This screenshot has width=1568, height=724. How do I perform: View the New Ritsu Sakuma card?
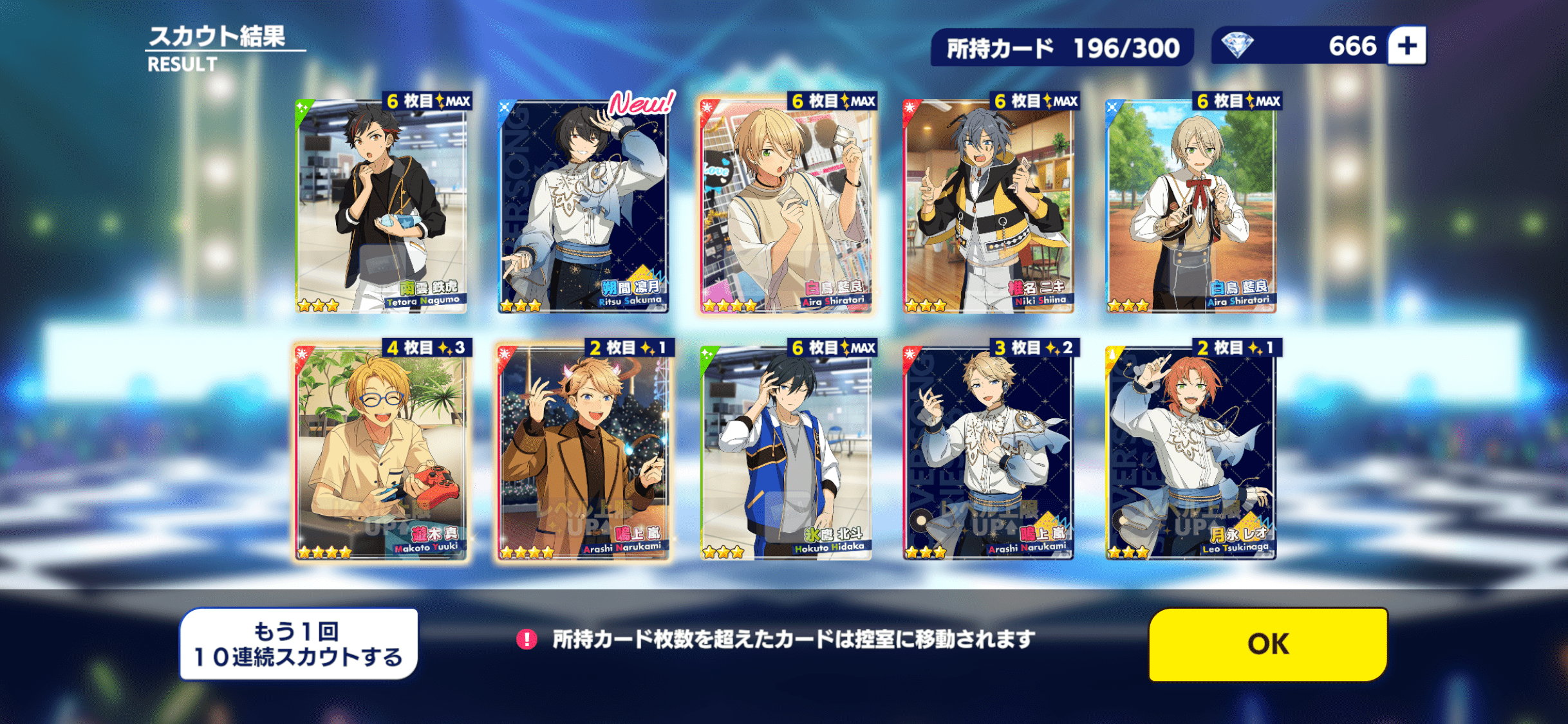pos(583,206)
